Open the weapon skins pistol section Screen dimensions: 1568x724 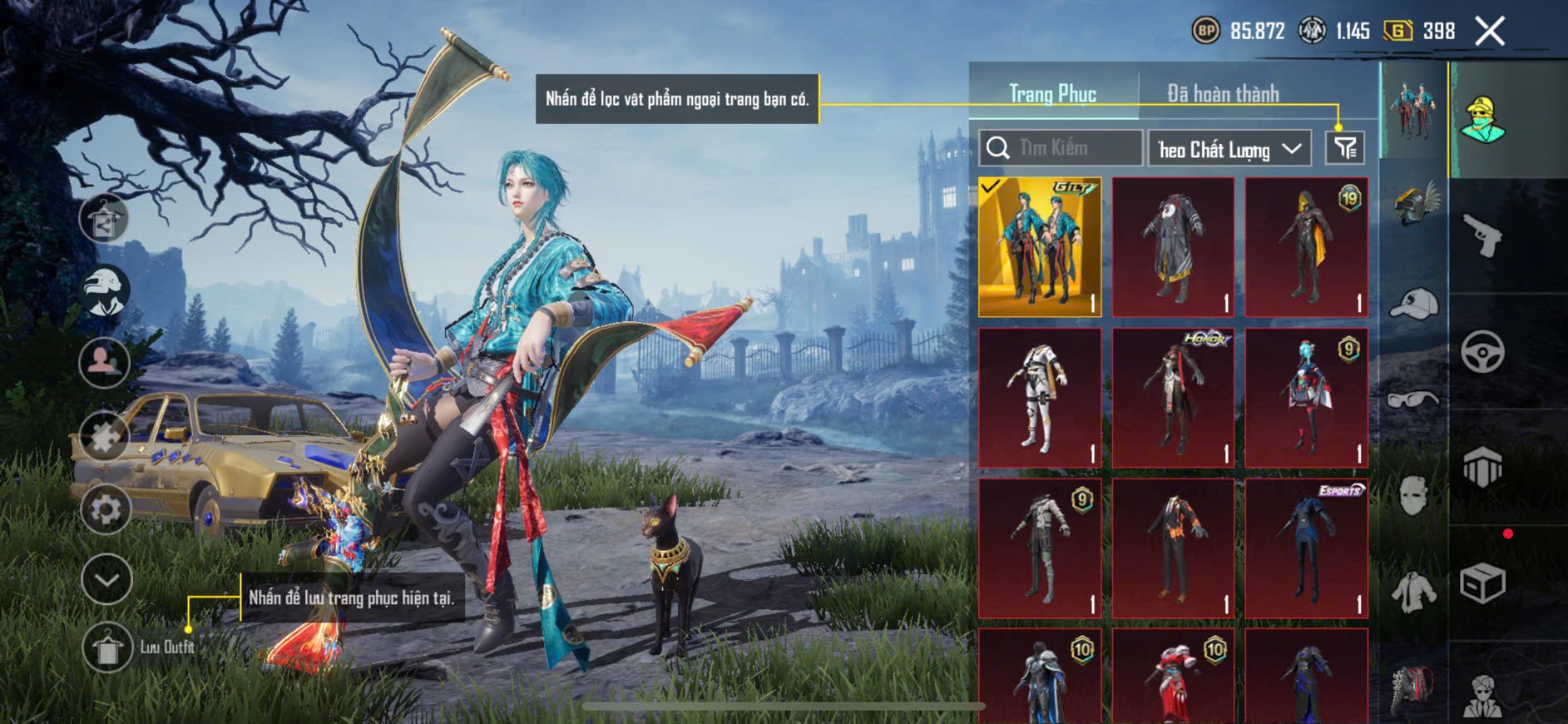1482,236
